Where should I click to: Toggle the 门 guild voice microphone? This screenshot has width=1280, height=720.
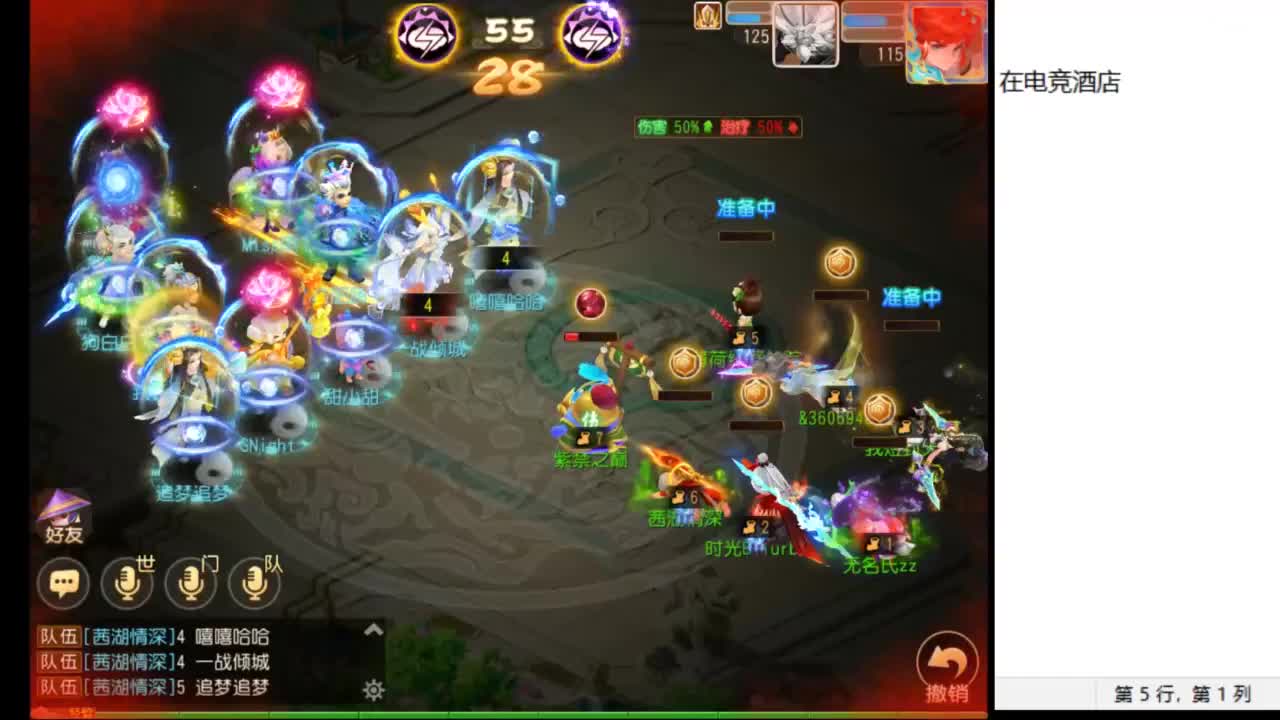coord(190,584)
